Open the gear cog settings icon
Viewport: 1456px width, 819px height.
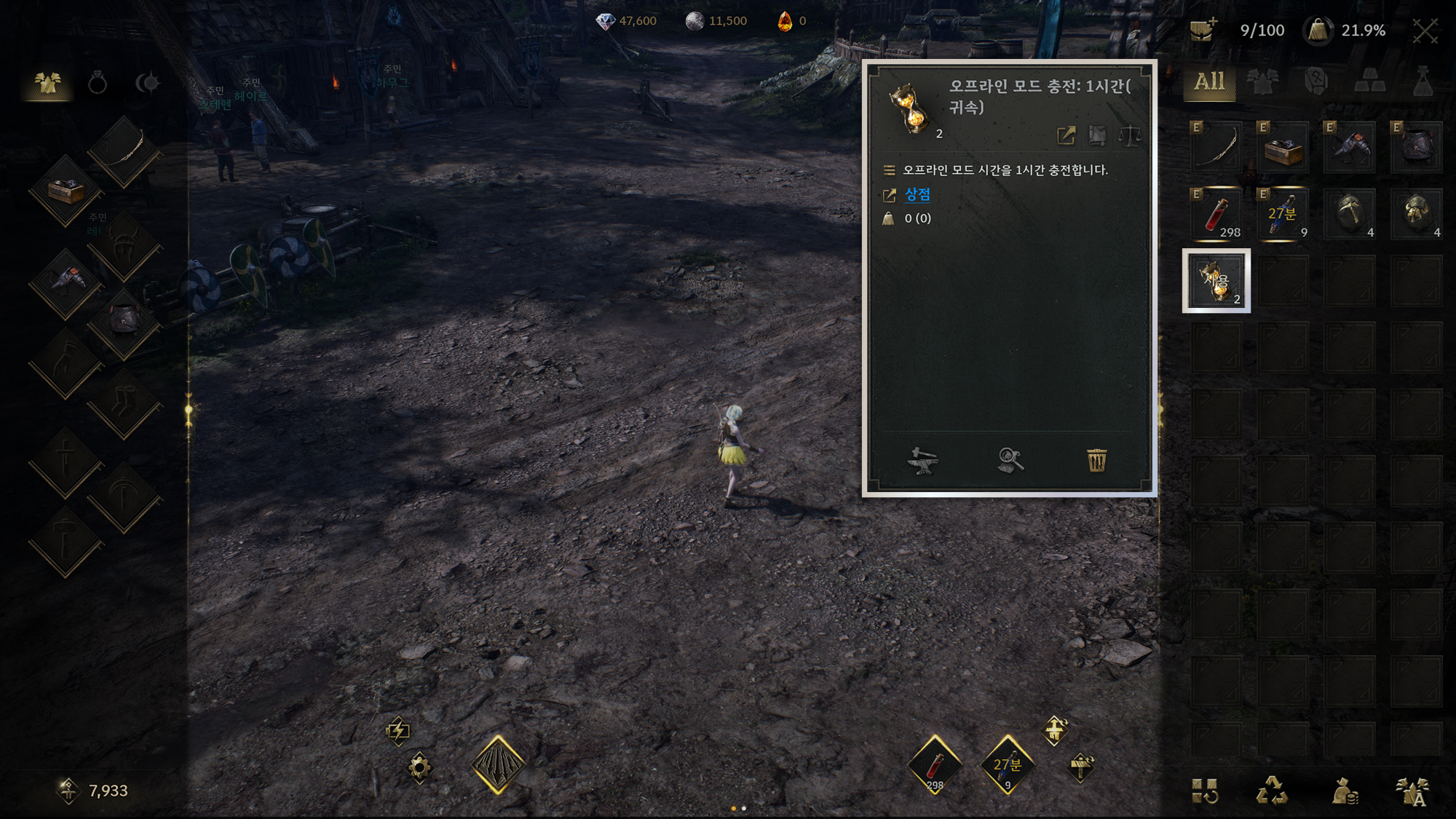419,767
